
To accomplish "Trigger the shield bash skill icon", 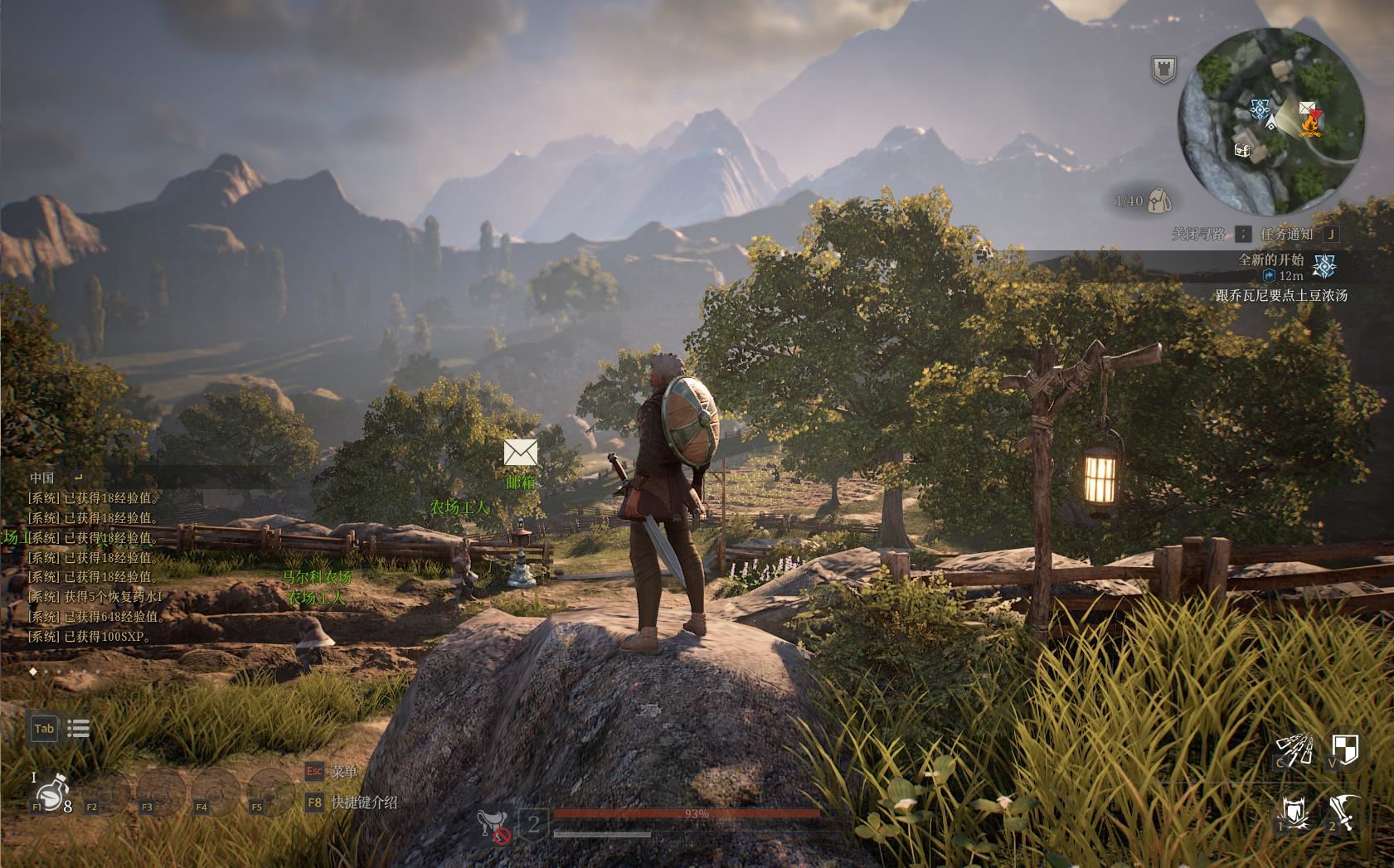I will (x=1295, y=812).
